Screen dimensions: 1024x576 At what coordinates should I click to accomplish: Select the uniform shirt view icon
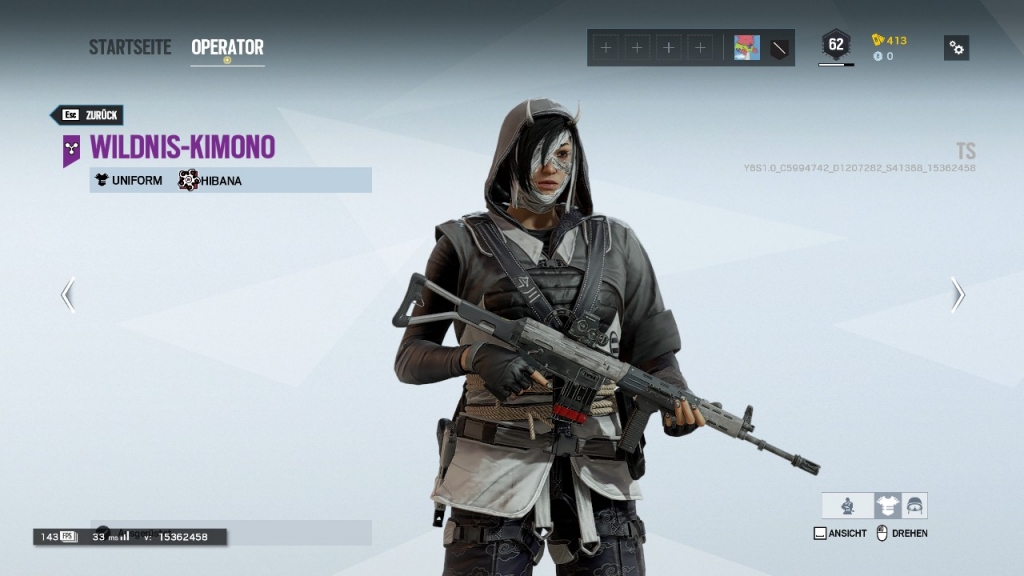887,506
